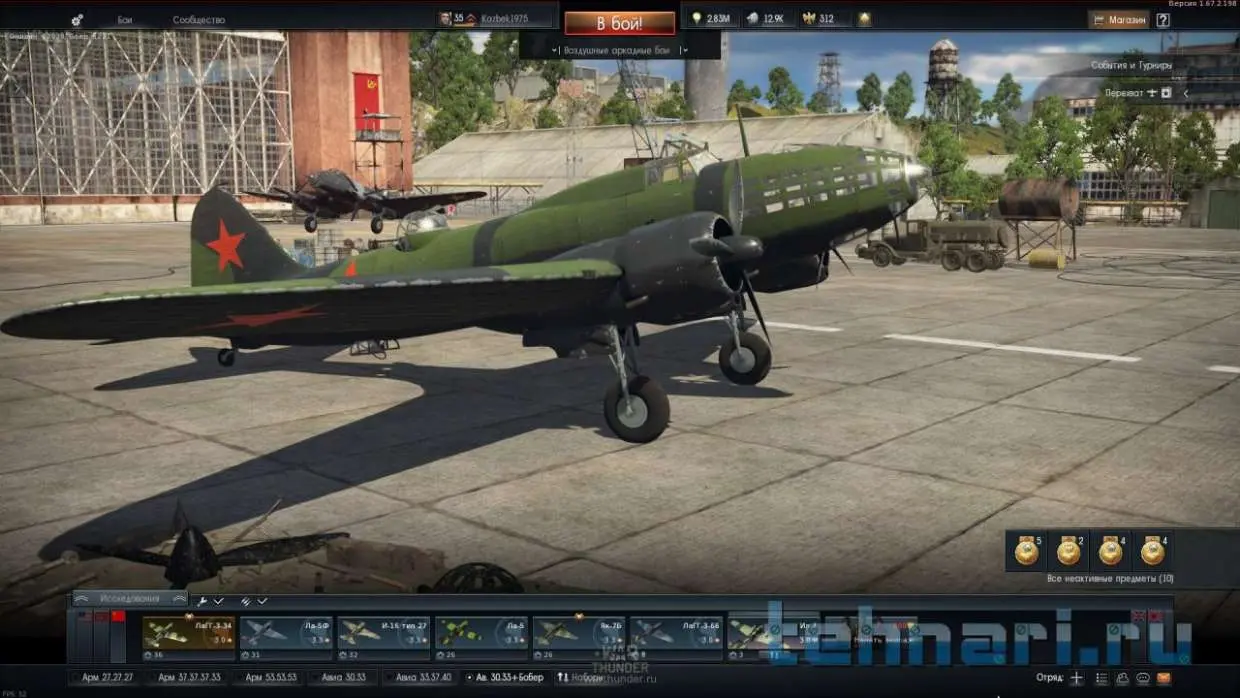The width and height of the screenshot is (1240, 698).
Task: Open the Наборы presets button
Action: [x=580, y=677]
